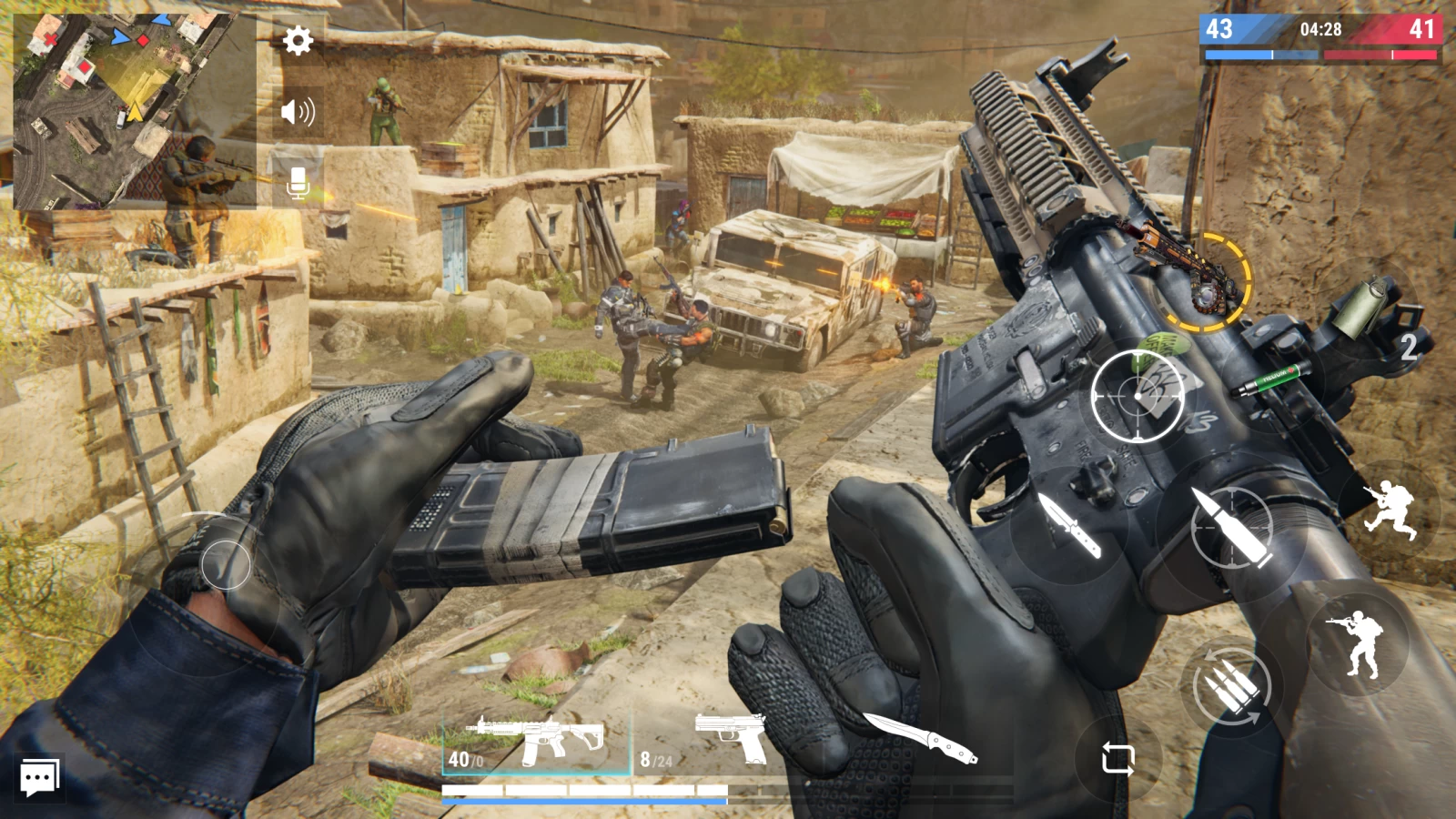The height and width of the screenshot is (819, 1456).
Task: Tap the standing soldier stance button
Action: click(1358, 643)
